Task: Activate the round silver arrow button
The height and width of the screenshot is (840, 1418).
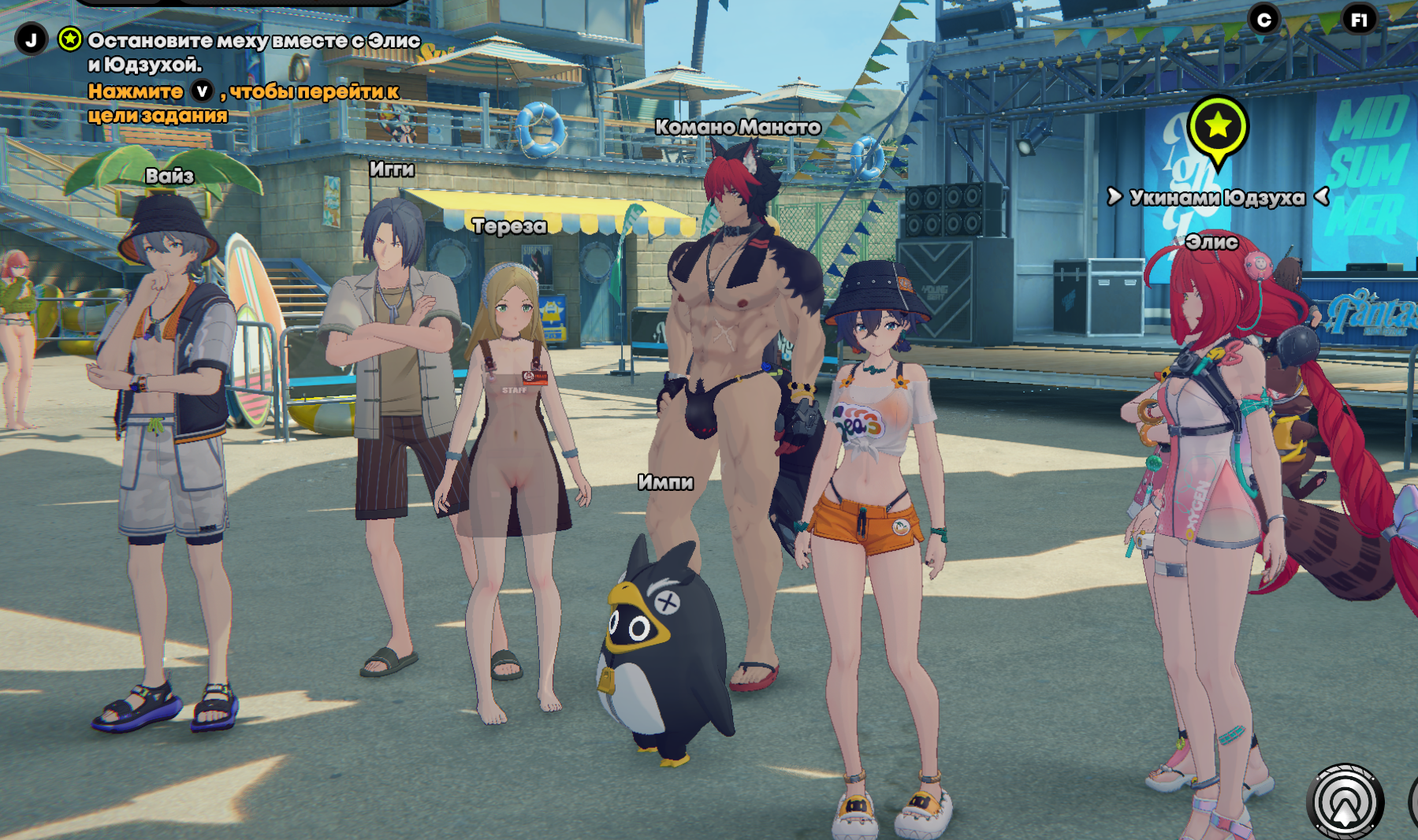Action: coord(1345,801)
